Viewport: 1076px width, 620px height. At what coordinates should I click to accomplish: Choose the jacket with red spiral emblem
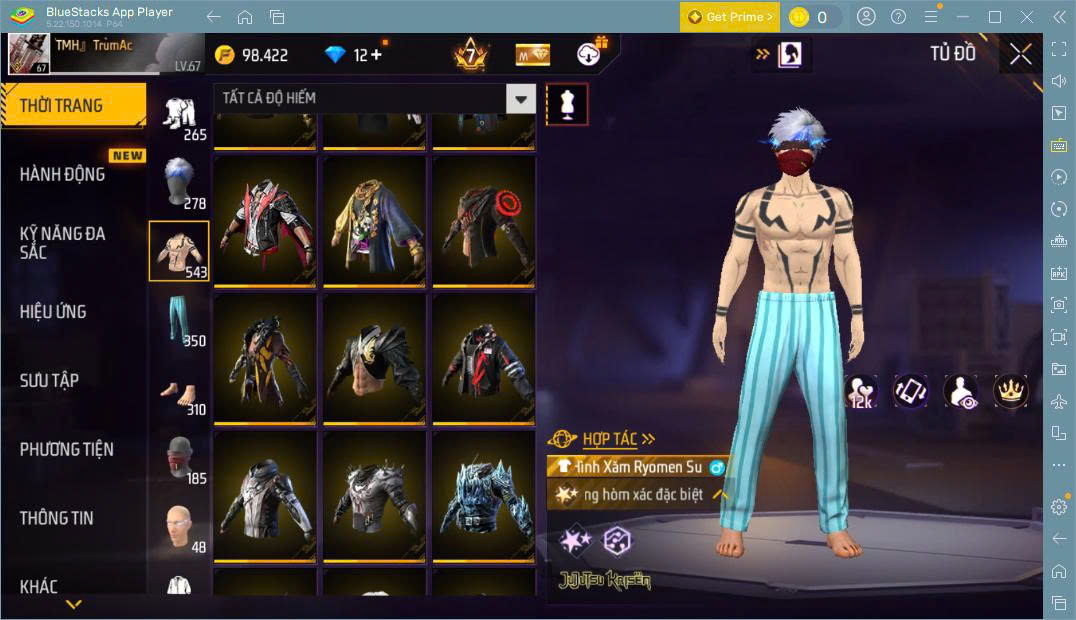[x=484, y=220]
